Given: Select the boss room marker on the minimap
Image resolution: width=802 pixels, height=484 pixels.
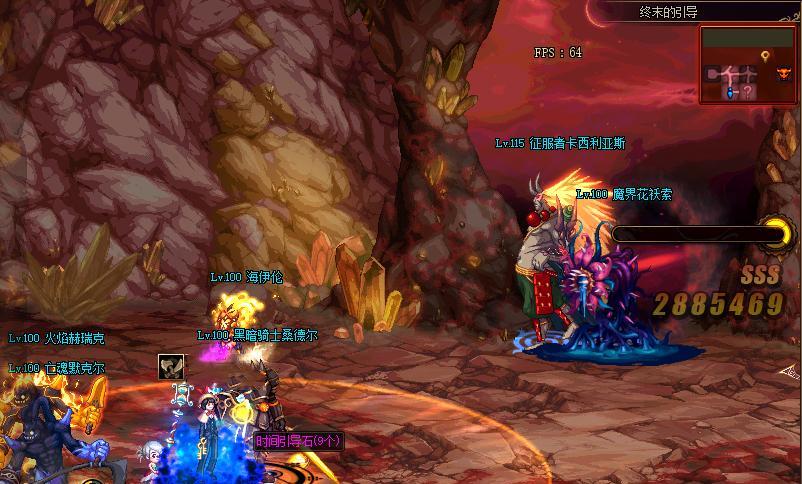Looking at the screenshot, I should [x=782, y=74].
